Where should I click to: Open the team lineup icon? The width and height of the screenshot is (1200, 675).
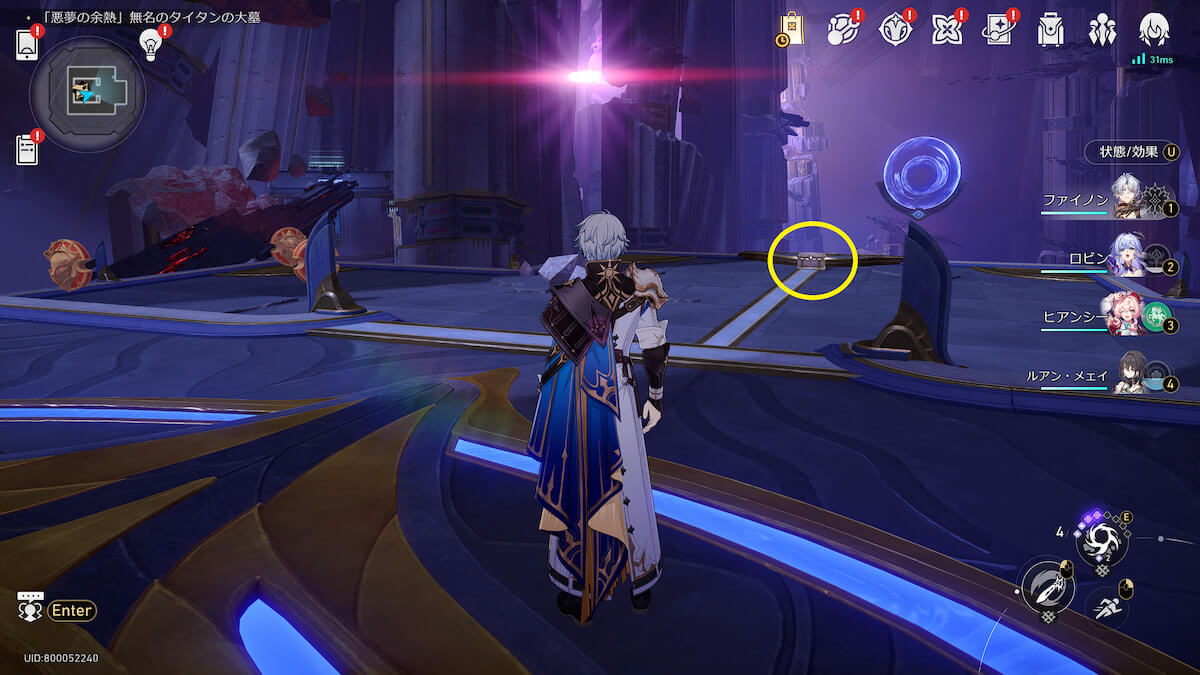click(1102, 30)
